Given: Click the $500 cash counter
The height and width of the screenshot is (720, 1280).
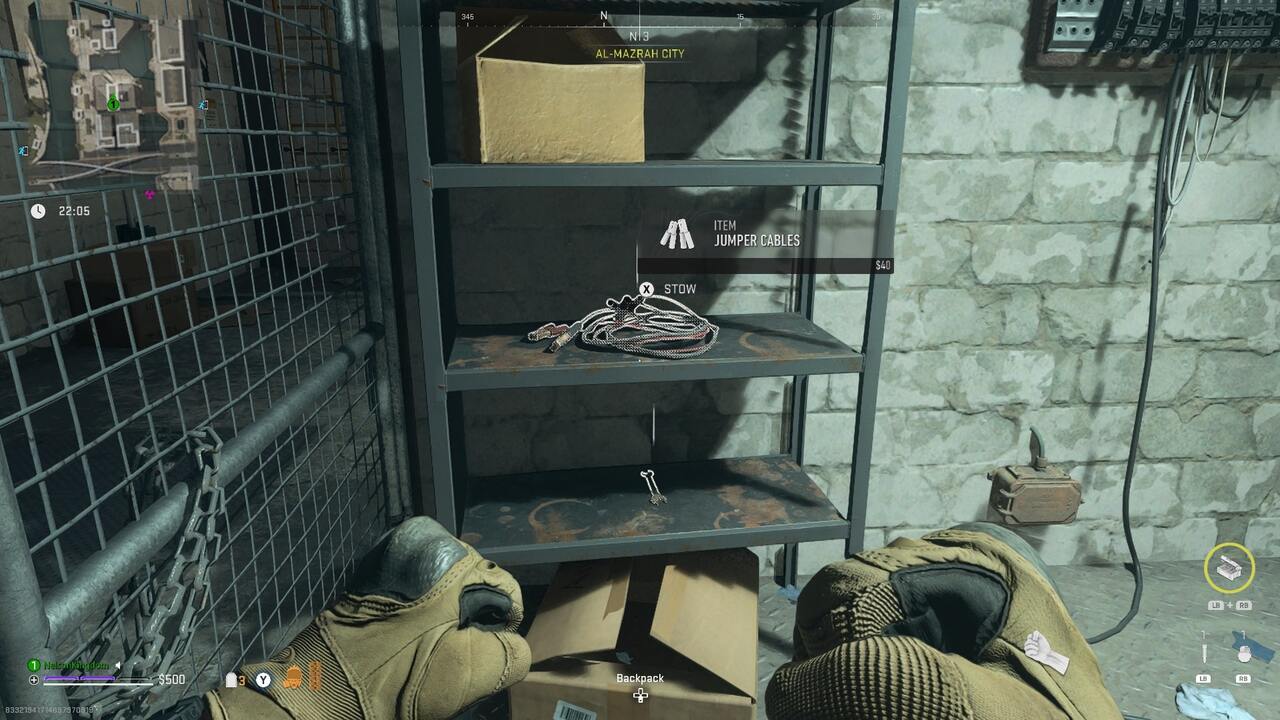Looking at the screenshot, I should pos(171,679).
